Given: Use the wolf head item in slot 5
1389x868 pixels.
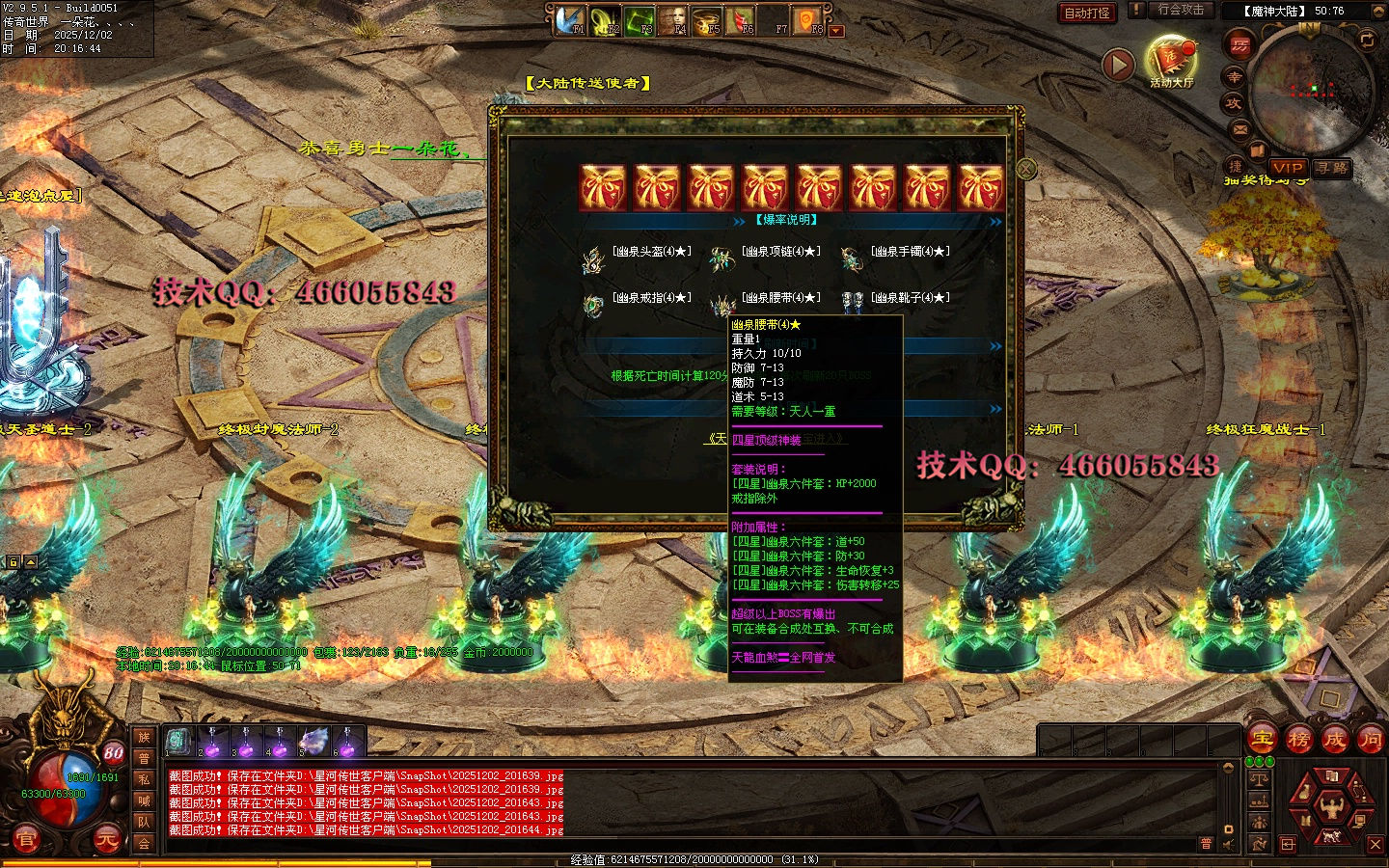Looking at the screenshot, I should 313,742.
